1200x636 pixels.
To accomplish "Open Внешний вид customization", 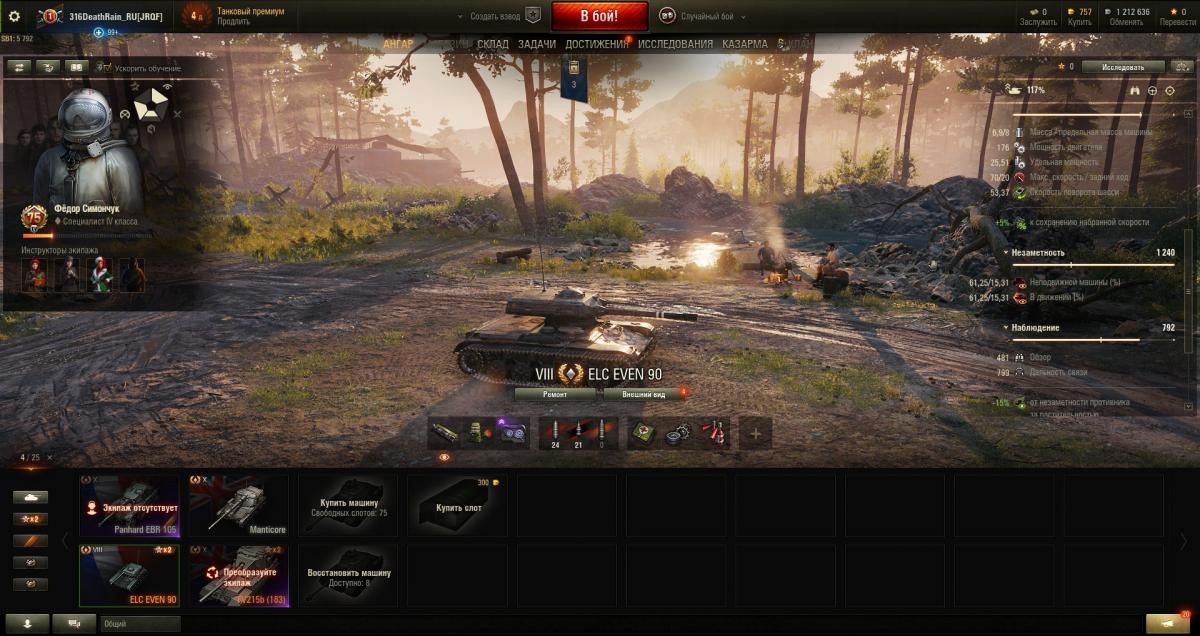I will pyautogui.click(x=643, y=394).
